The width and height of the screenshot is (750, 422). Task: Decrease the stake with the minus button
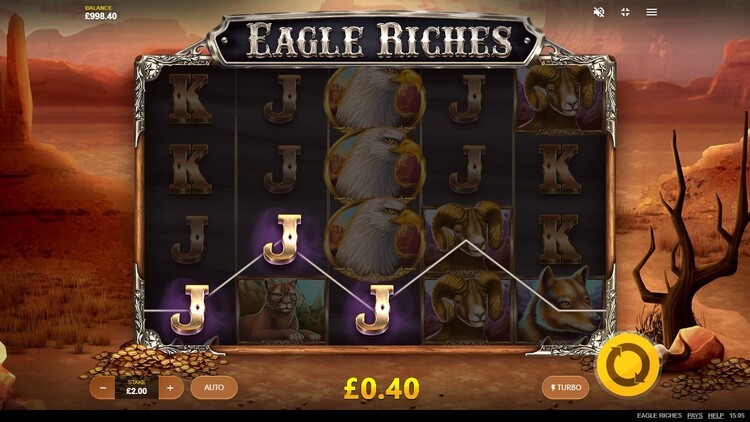click(x=104, y=387)
